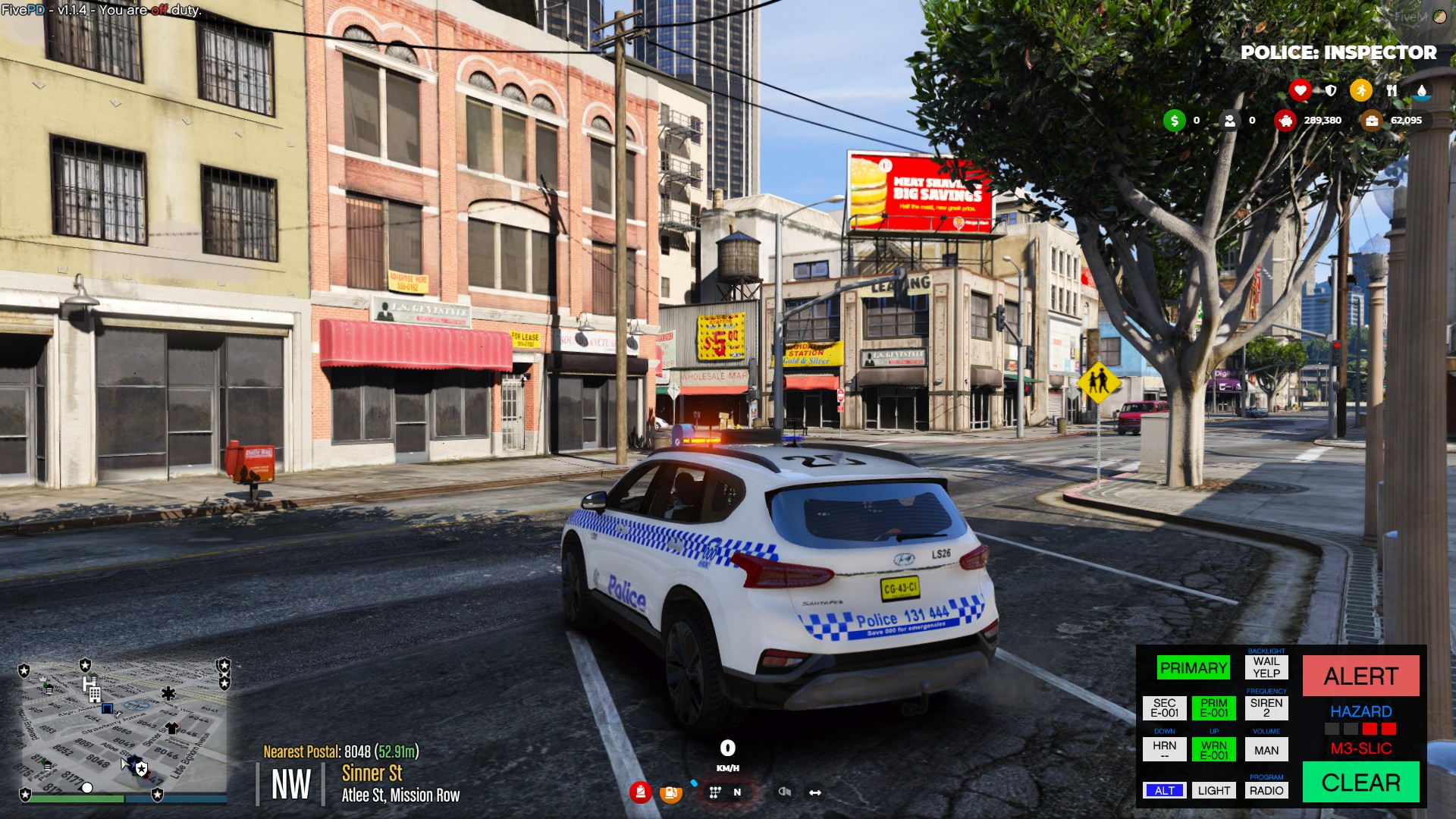Select the PRIMARY siren mode

1194,667
